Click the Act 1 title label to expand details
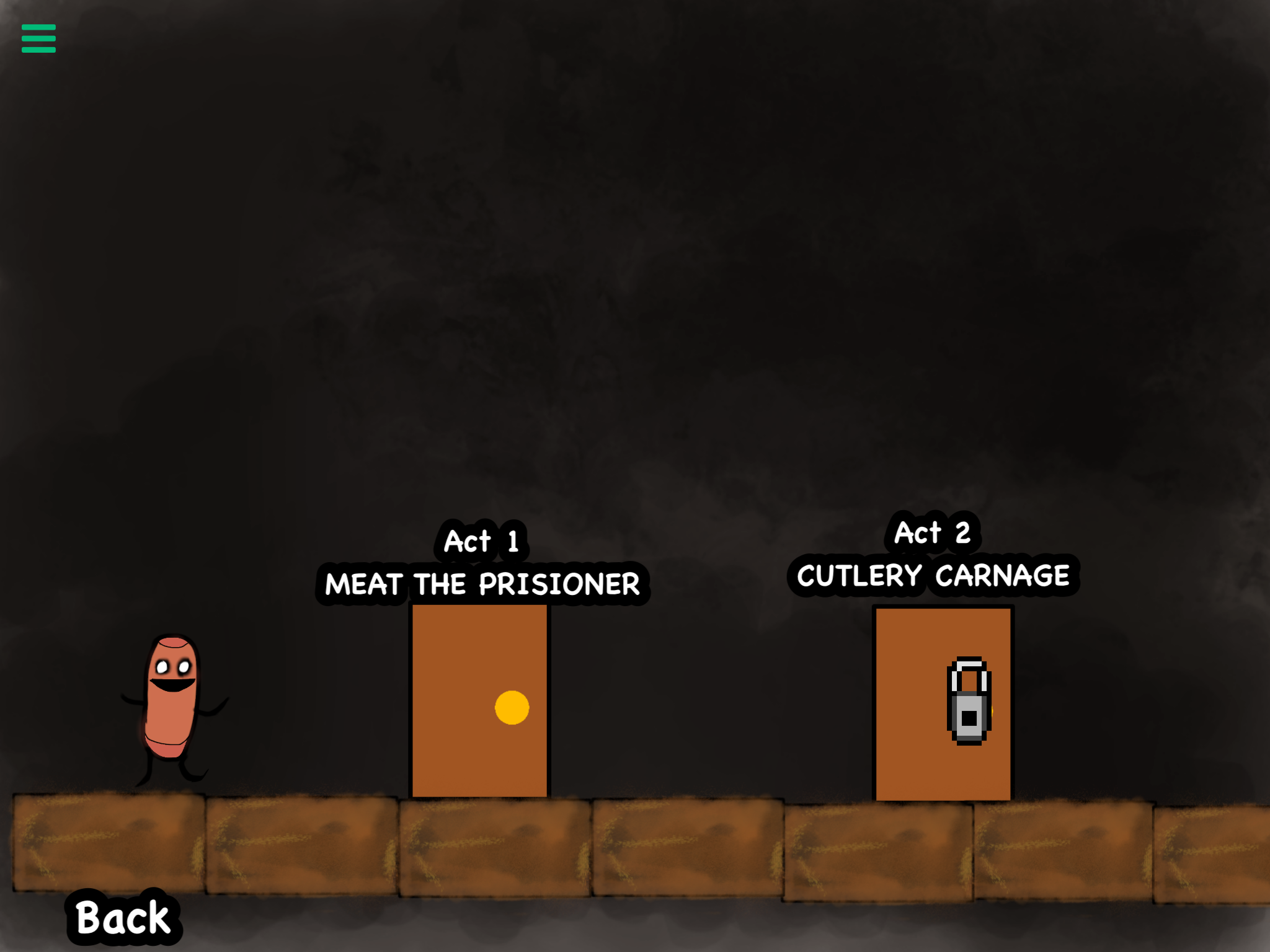The height and width of the screenshot is (952, 1270). click(482, 541)
